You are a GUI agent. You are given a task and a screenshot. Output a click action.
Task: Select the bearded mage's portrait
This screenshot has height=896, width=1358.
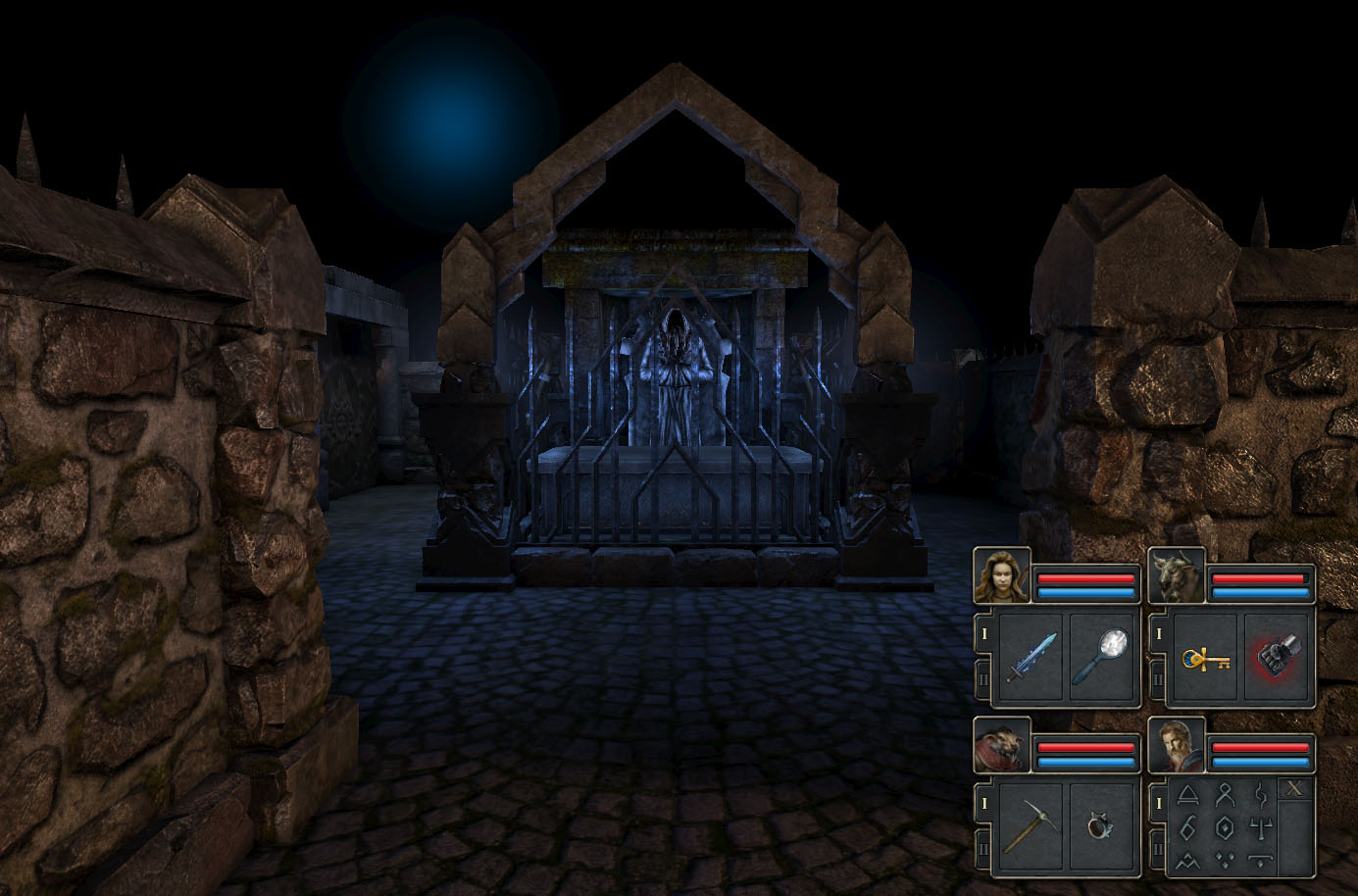click(x=1177, y=746)
